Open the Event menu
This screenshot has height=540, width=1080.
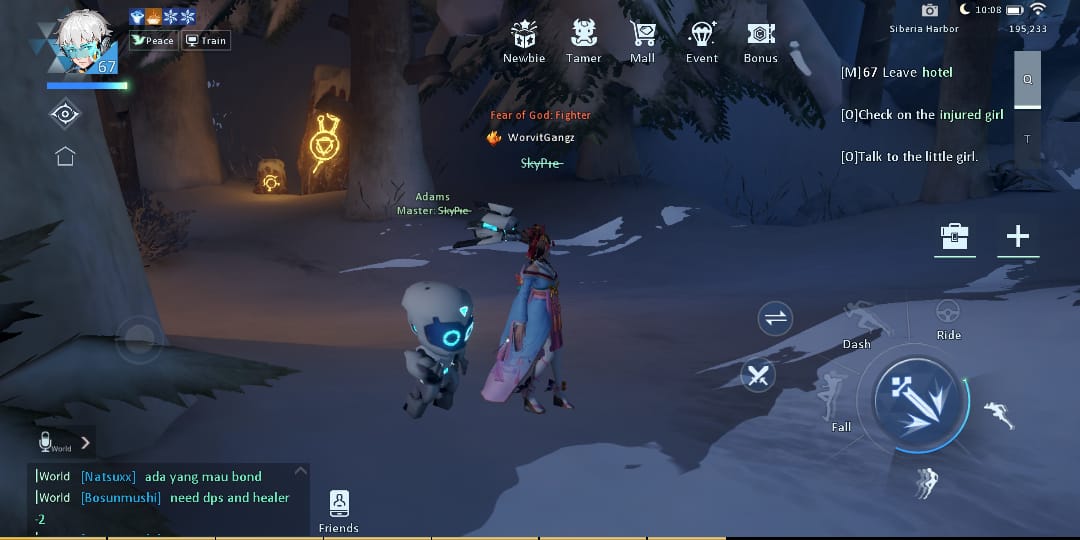pos(702,40)
